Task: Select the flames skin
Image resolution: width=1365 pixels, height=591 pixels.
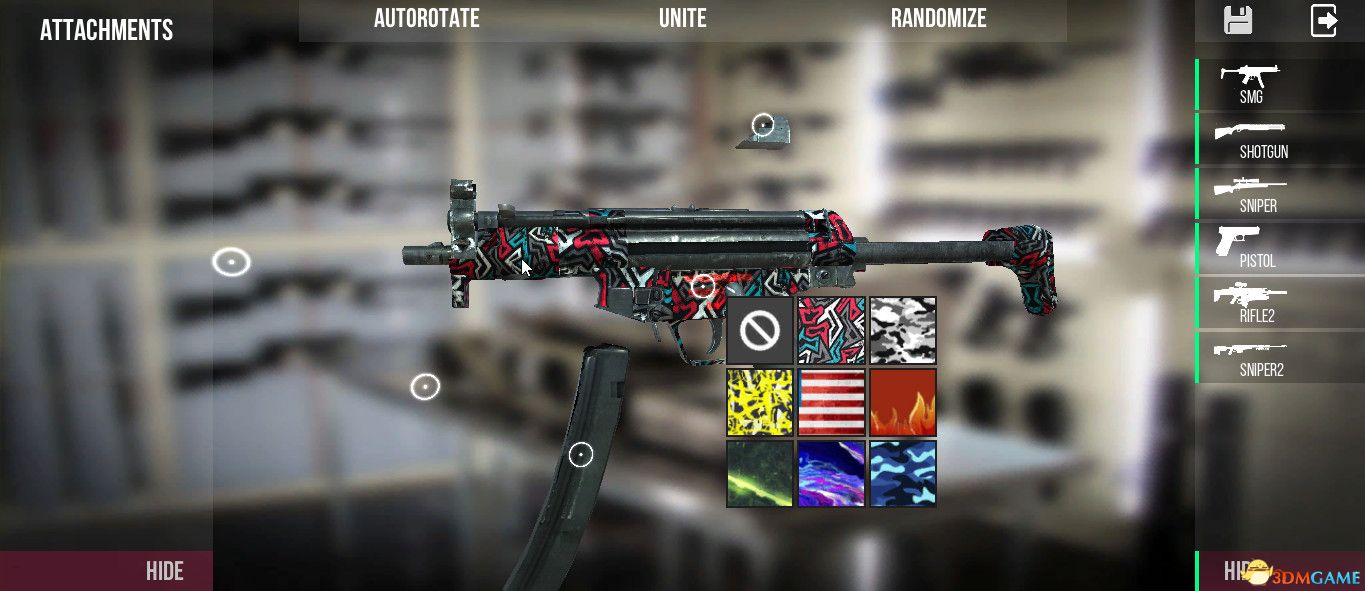Action: click(903, 402)
